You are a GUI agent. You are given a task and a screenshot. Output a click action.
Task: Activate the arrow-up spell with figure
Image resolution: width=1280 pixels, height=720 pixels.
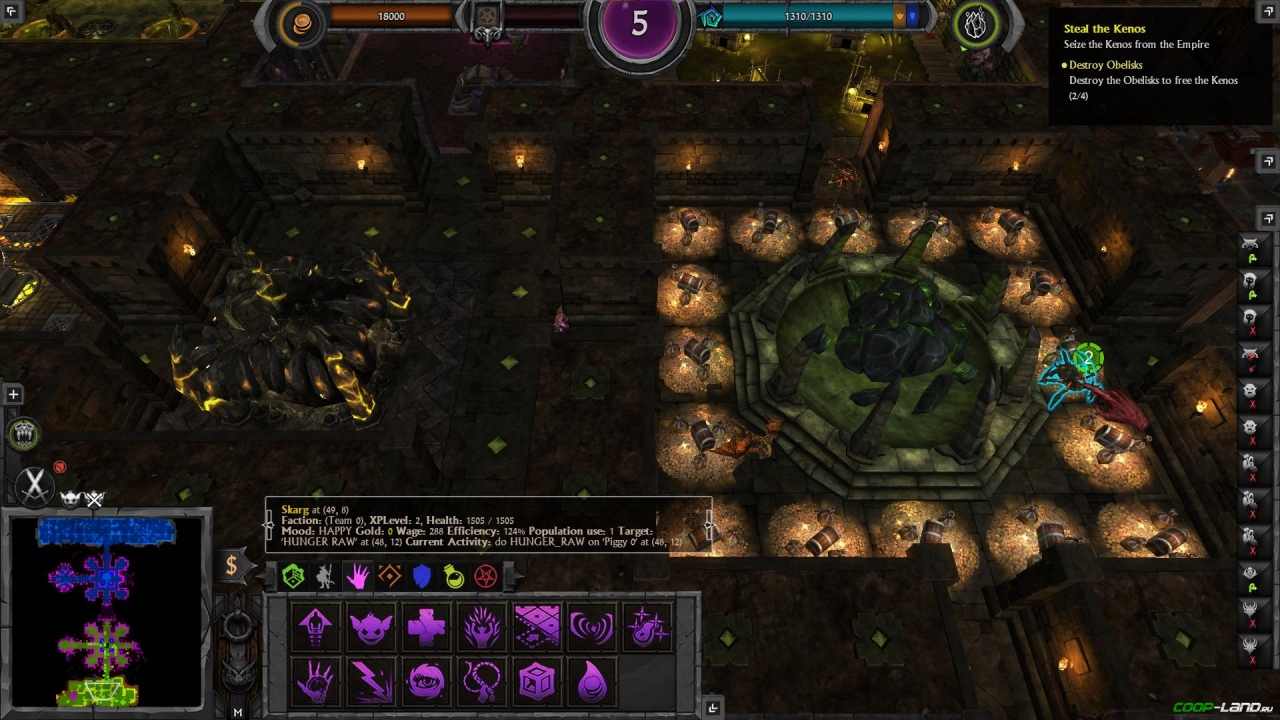click(315, 628)
